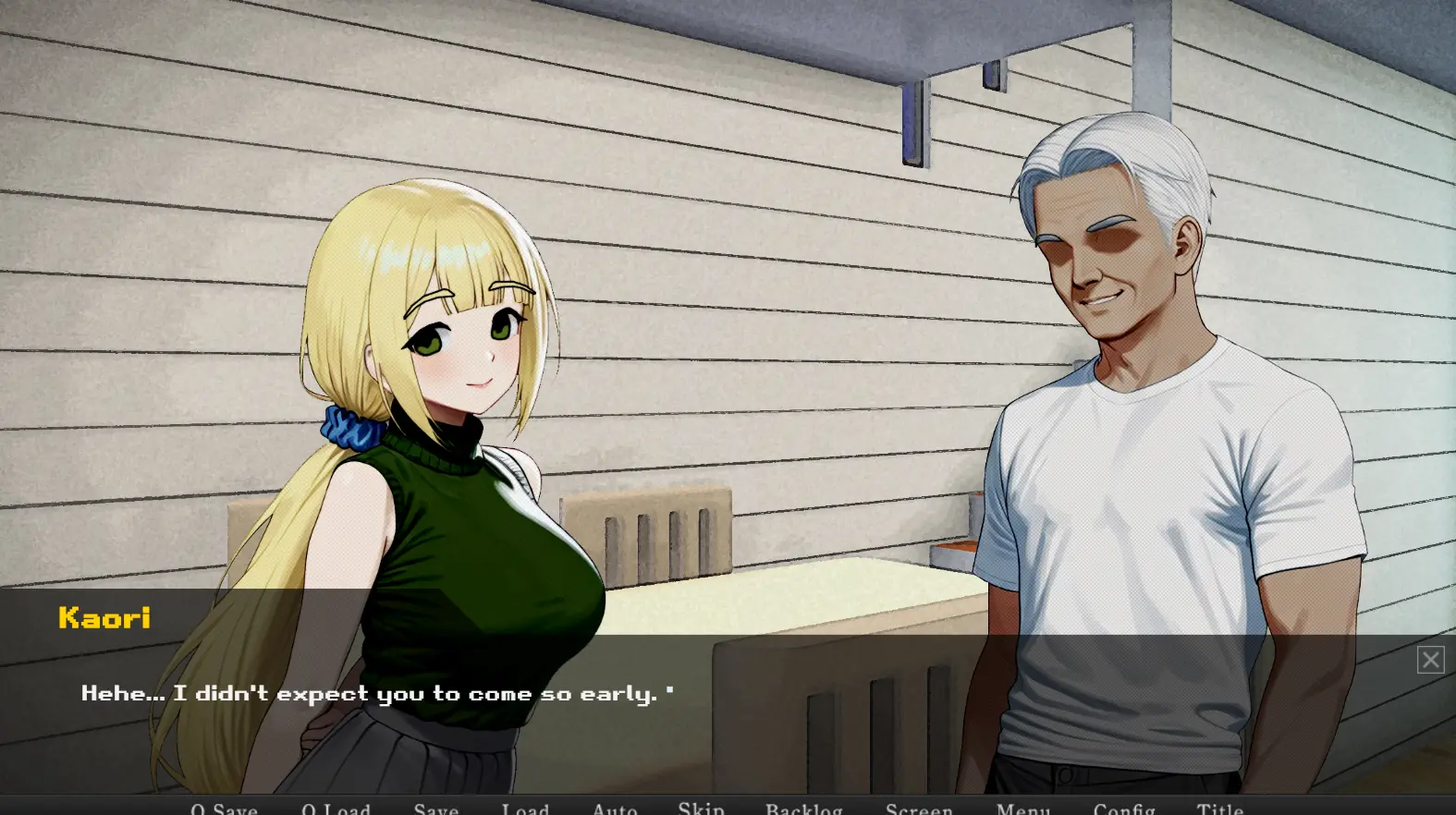Open the game Menu
Image resolution: width=1456 pixels, height=815 pixels.
[1023, 809]
